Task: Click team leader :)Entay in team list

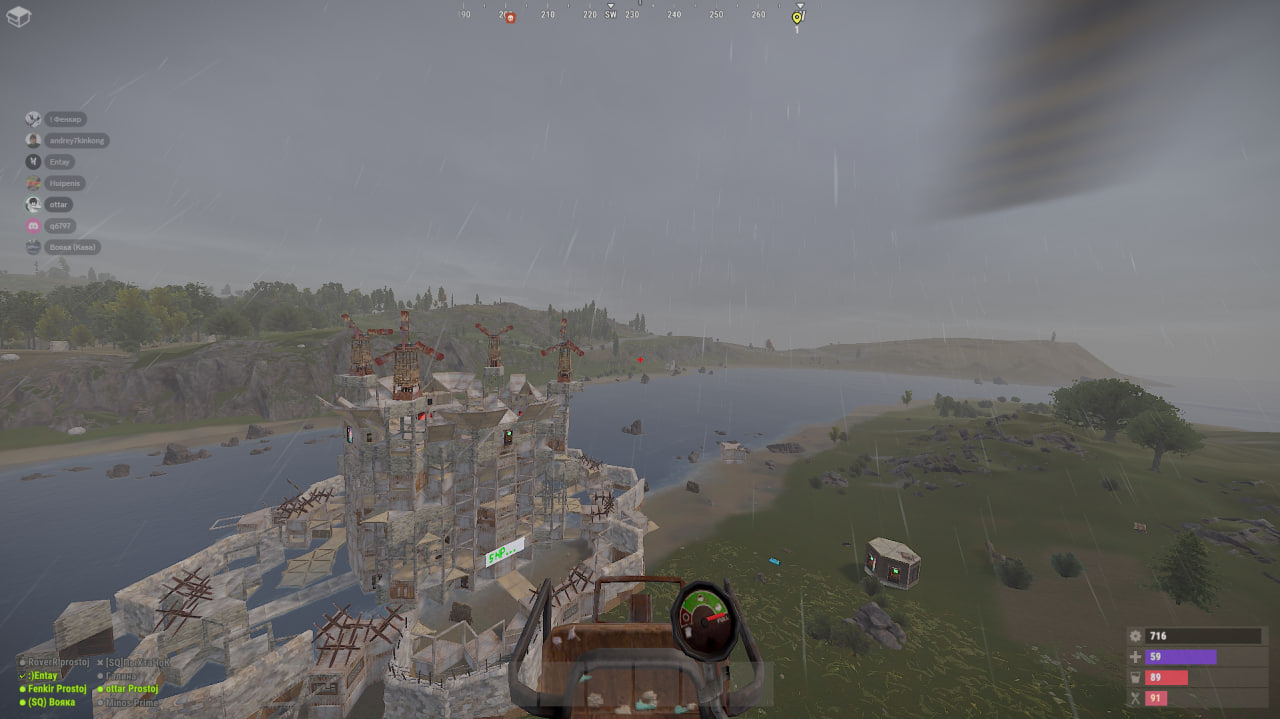Action: tap(45, 676)
